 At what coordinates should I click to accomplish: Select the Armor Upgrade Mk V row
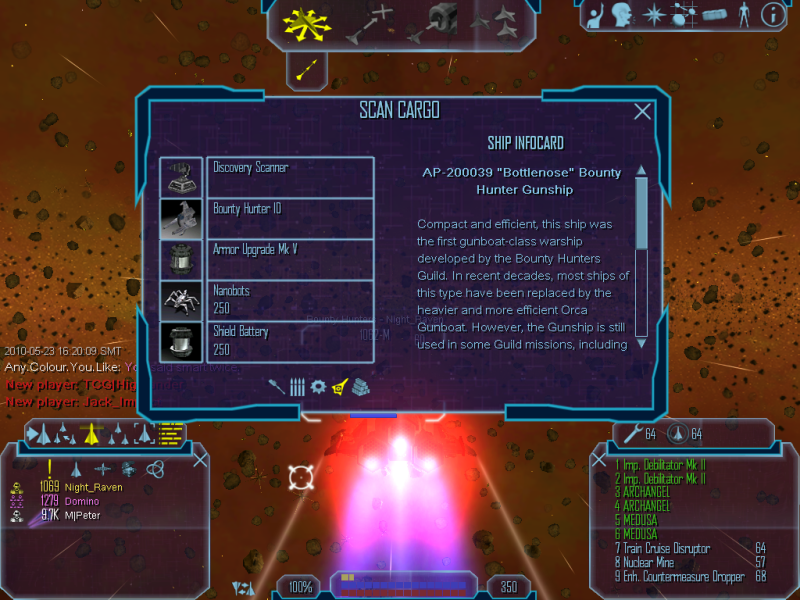coord(290,259)
